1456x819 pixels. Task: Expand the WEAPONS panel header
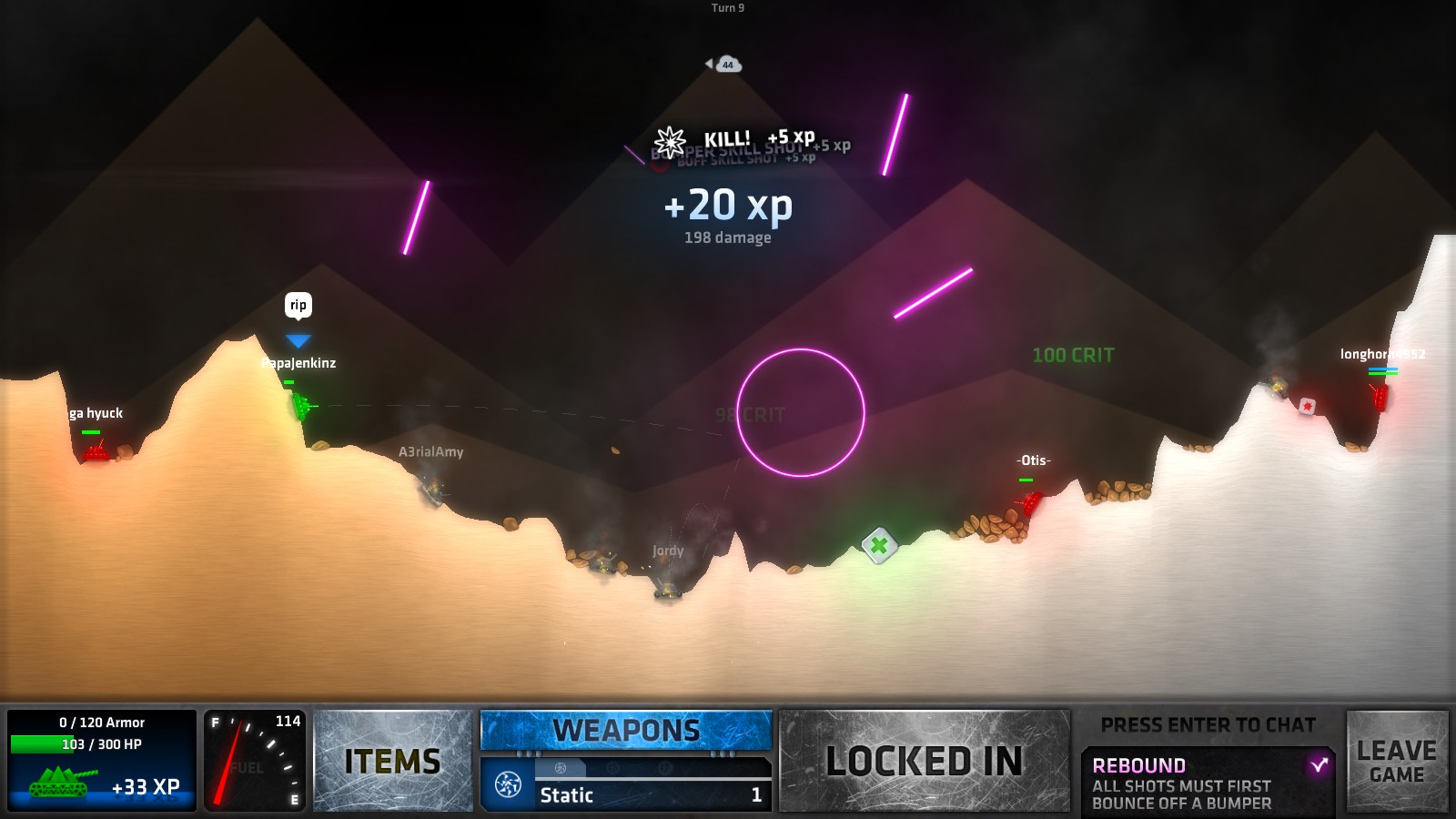coord(626,729)
